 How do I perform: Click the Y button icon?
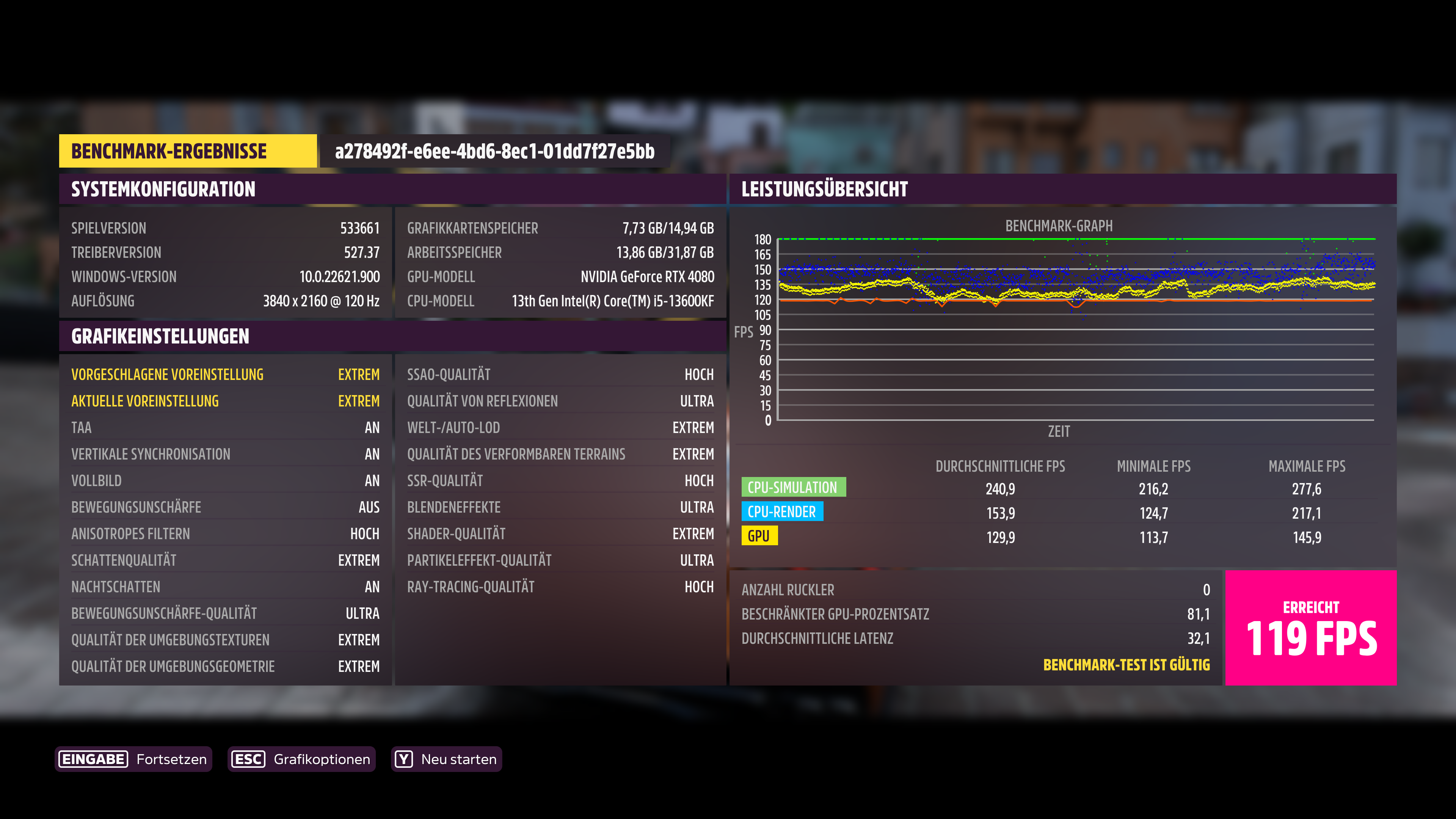coord(403,759)
